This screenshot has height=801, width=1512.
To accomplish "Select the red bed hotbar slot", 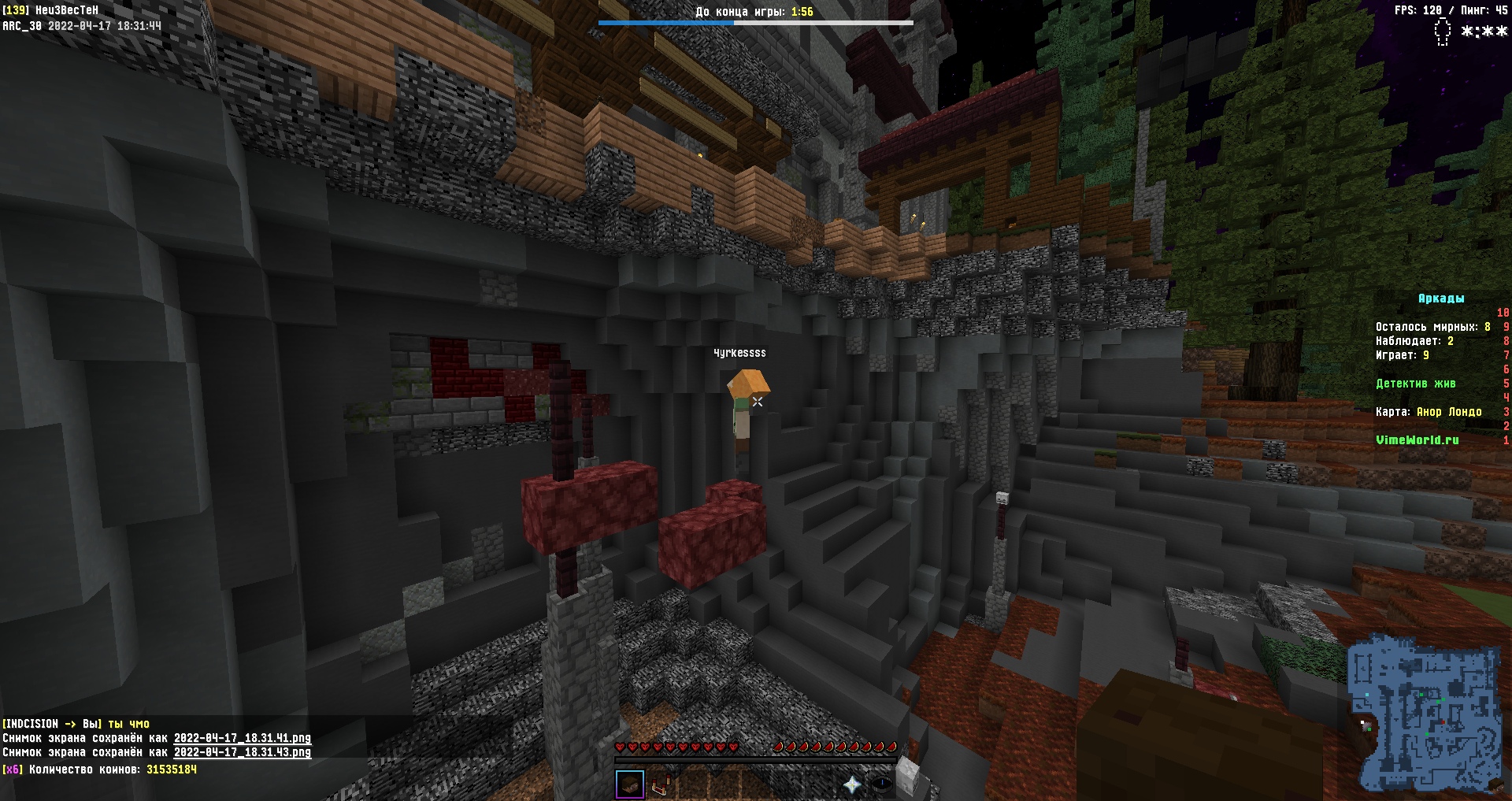I will pyautogui.click(x=661, y=784).
